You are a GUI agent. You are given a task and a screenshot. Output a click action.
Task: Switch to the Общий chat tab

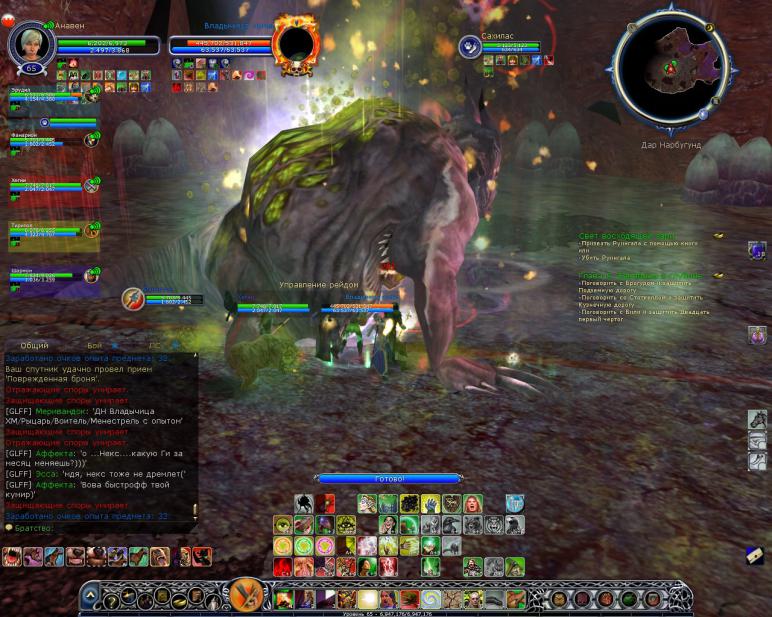click(x=35, y=346)
